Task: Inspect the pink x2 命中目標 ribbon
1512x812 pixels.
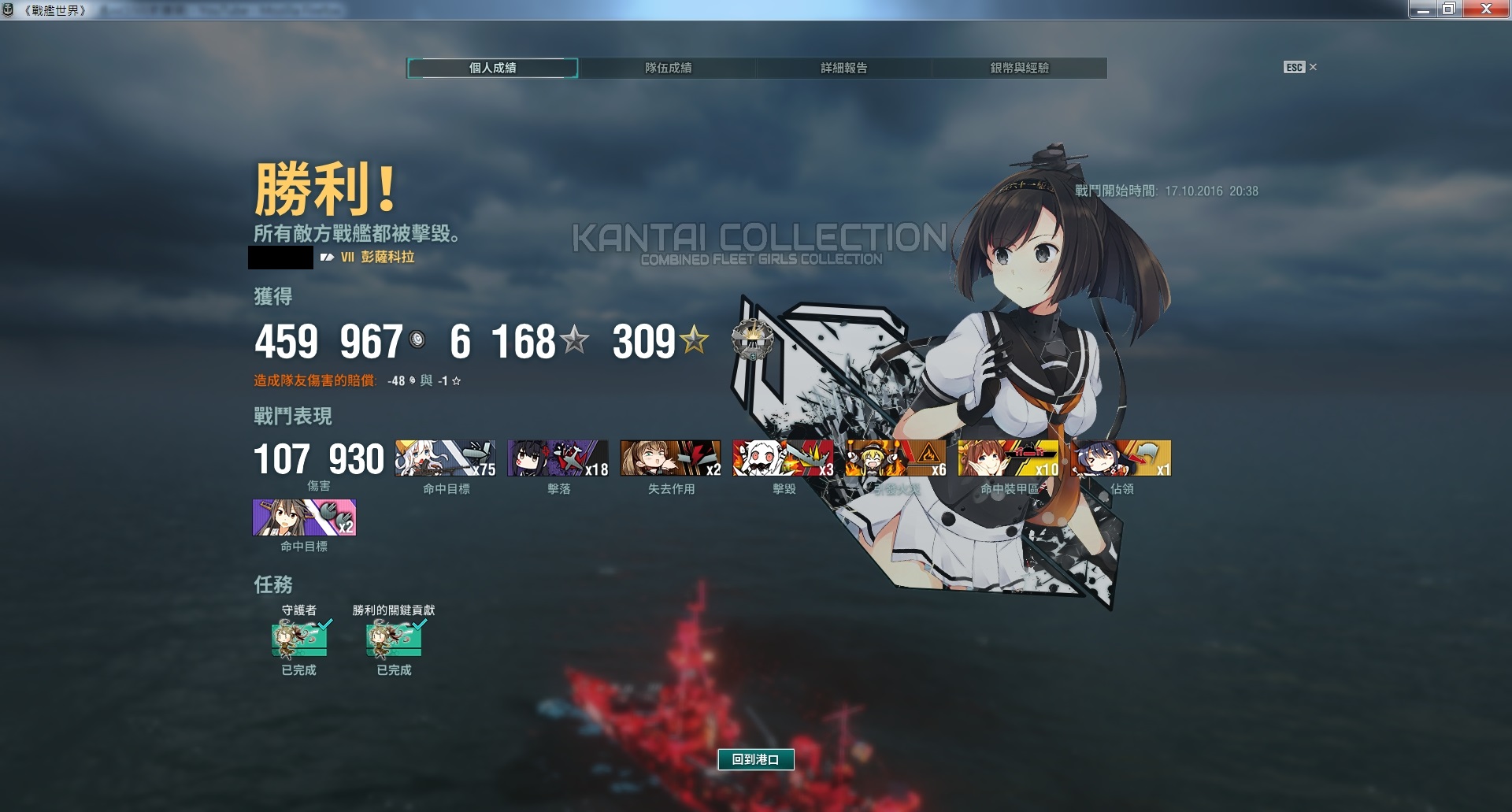Action: pos(304,517)
